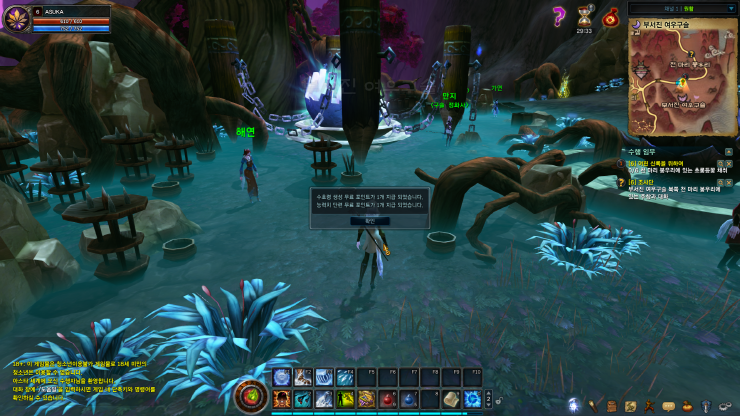Use the red potion hotbar slot
Screen dimensions: 740x416
tap(389, 399)
